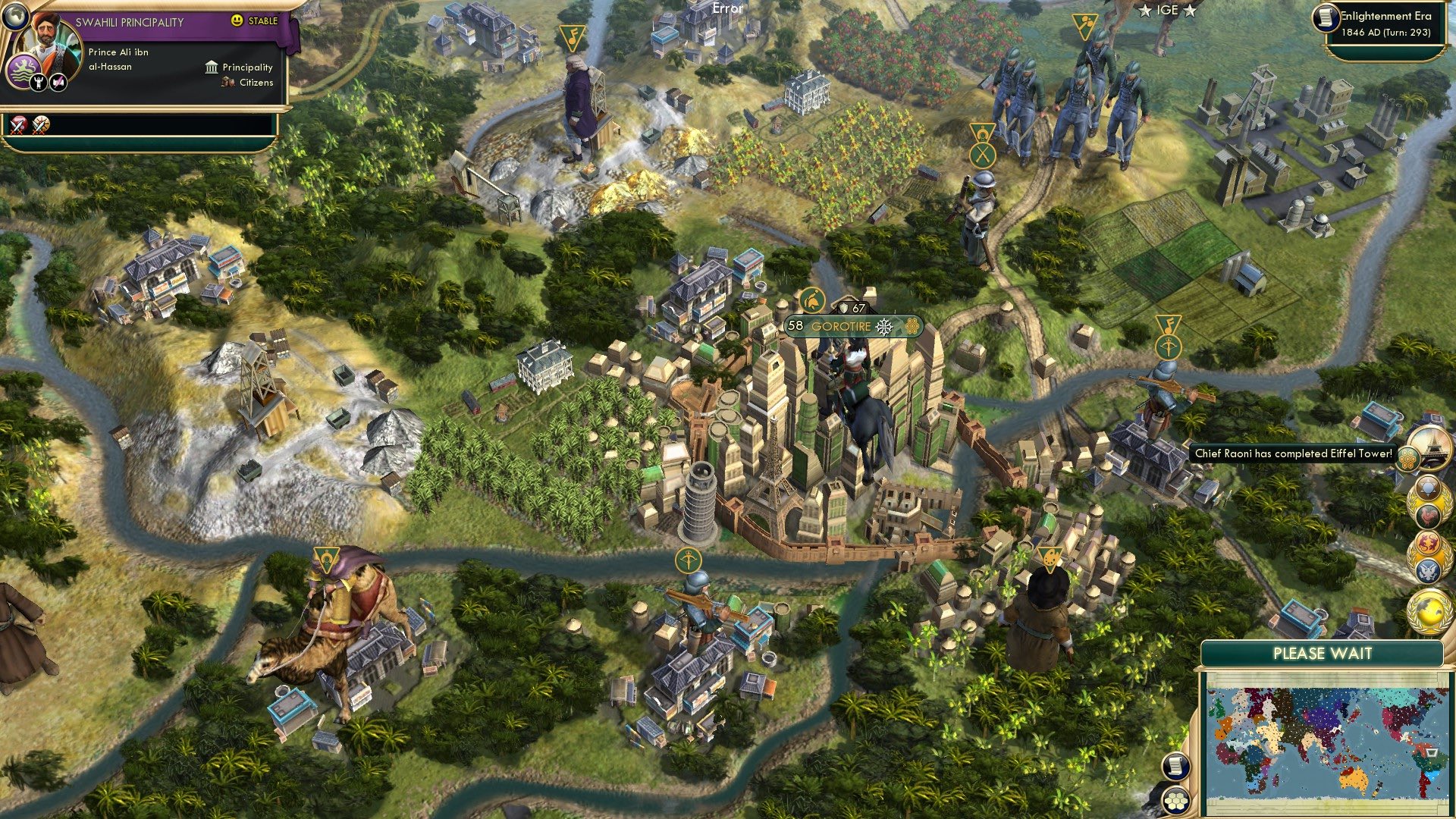Click the eagle emblem notification medallion
This screenshot has width=1456, height=819.
1426,570
